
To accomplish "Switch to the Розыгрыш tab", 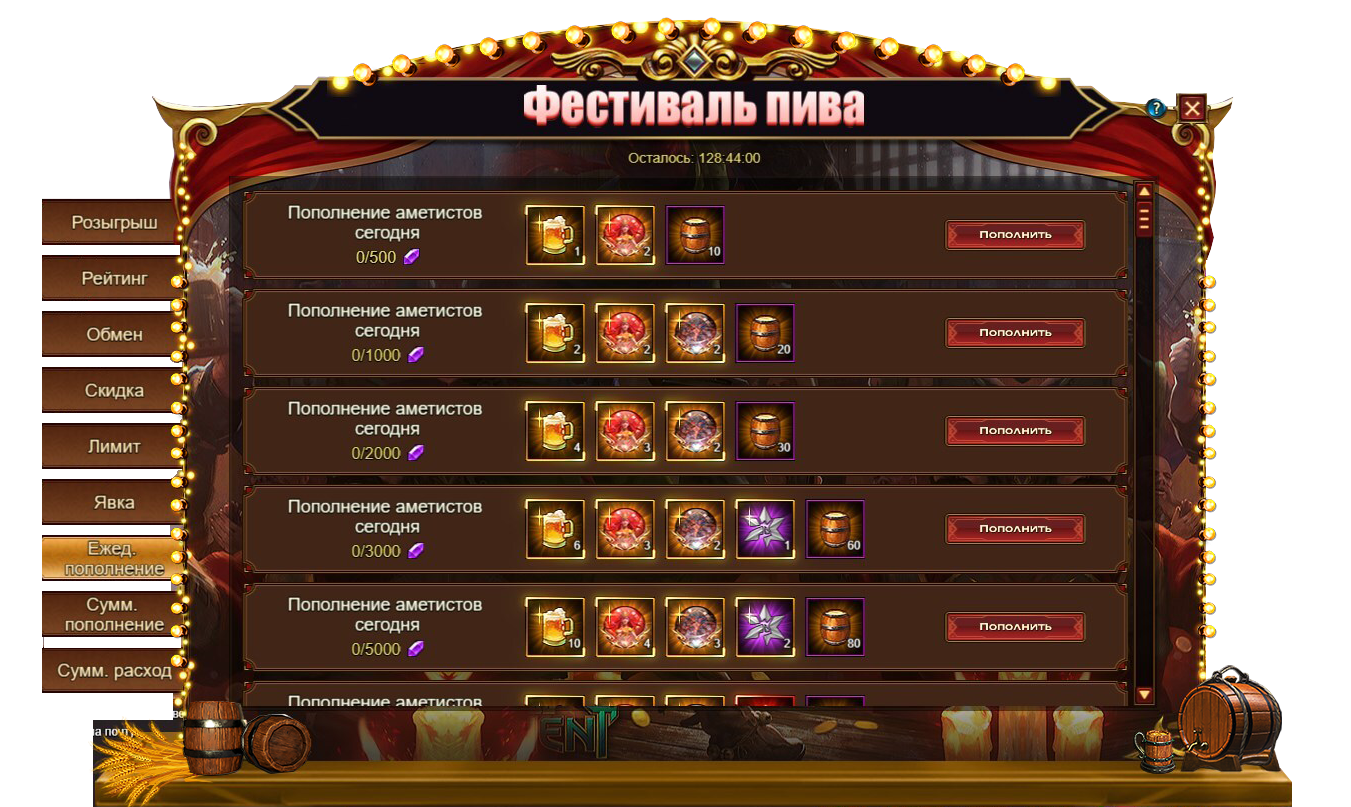I will 113,222.
